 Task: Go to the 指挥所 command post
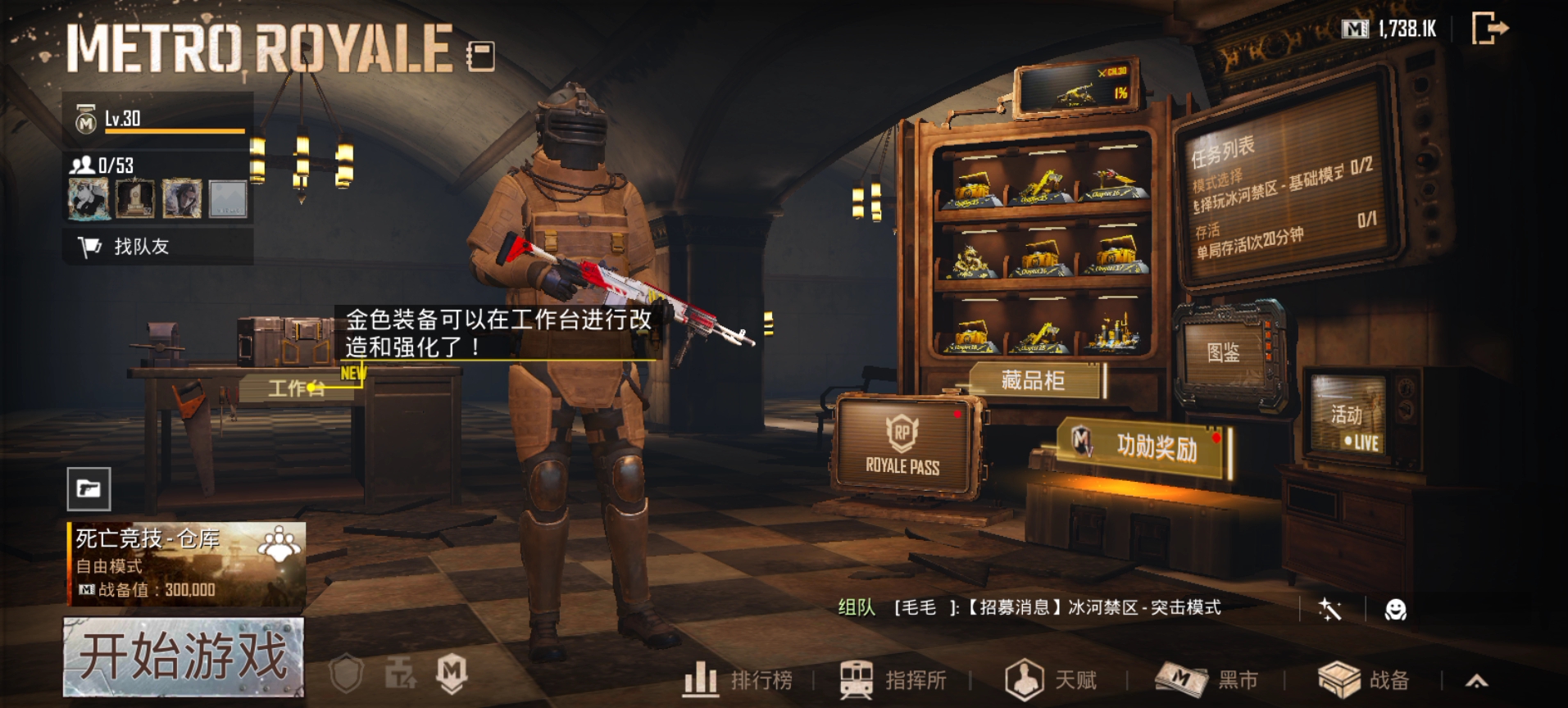click(893, 680)
